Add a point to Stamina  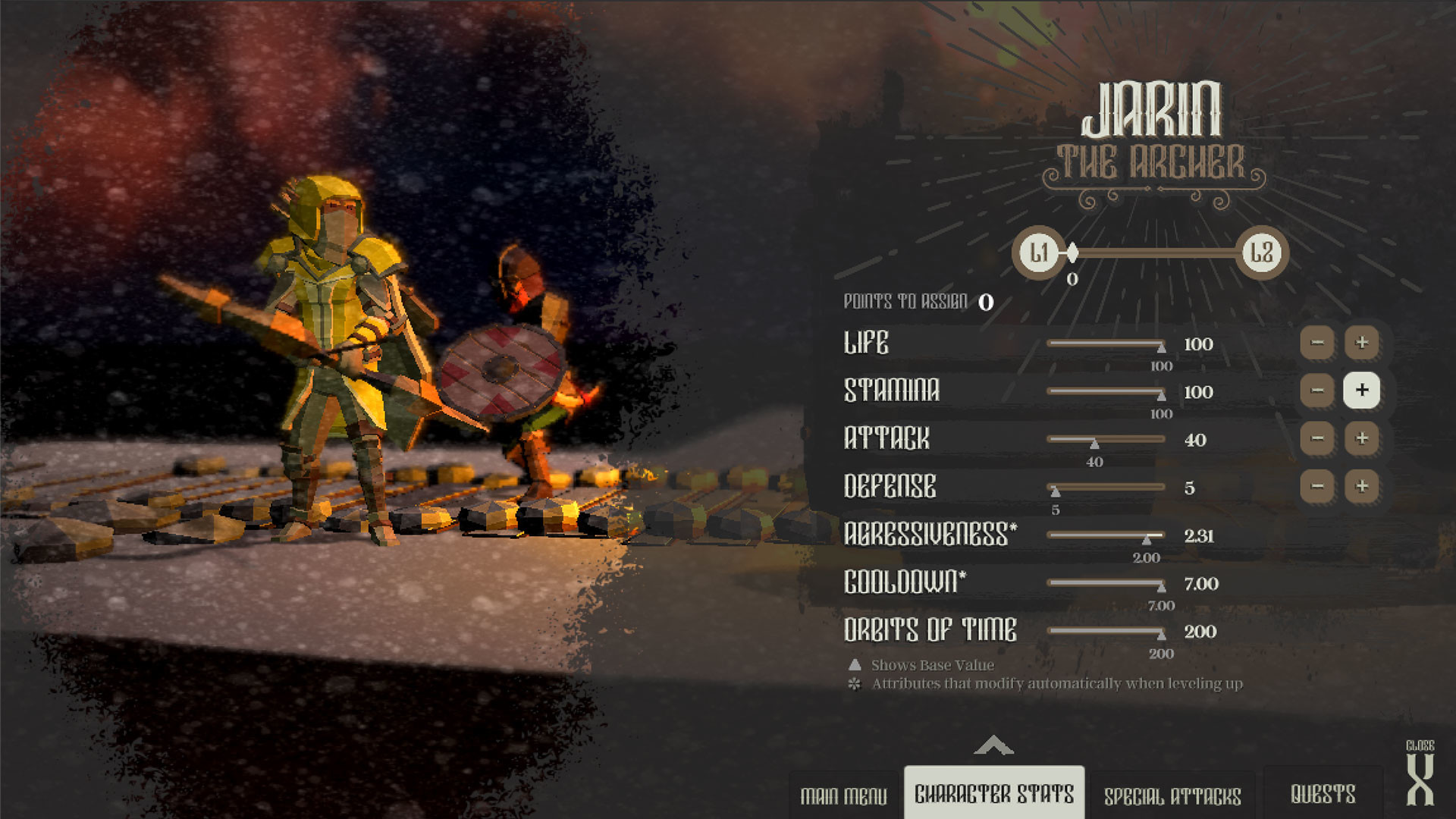(x=1361, y=391)
